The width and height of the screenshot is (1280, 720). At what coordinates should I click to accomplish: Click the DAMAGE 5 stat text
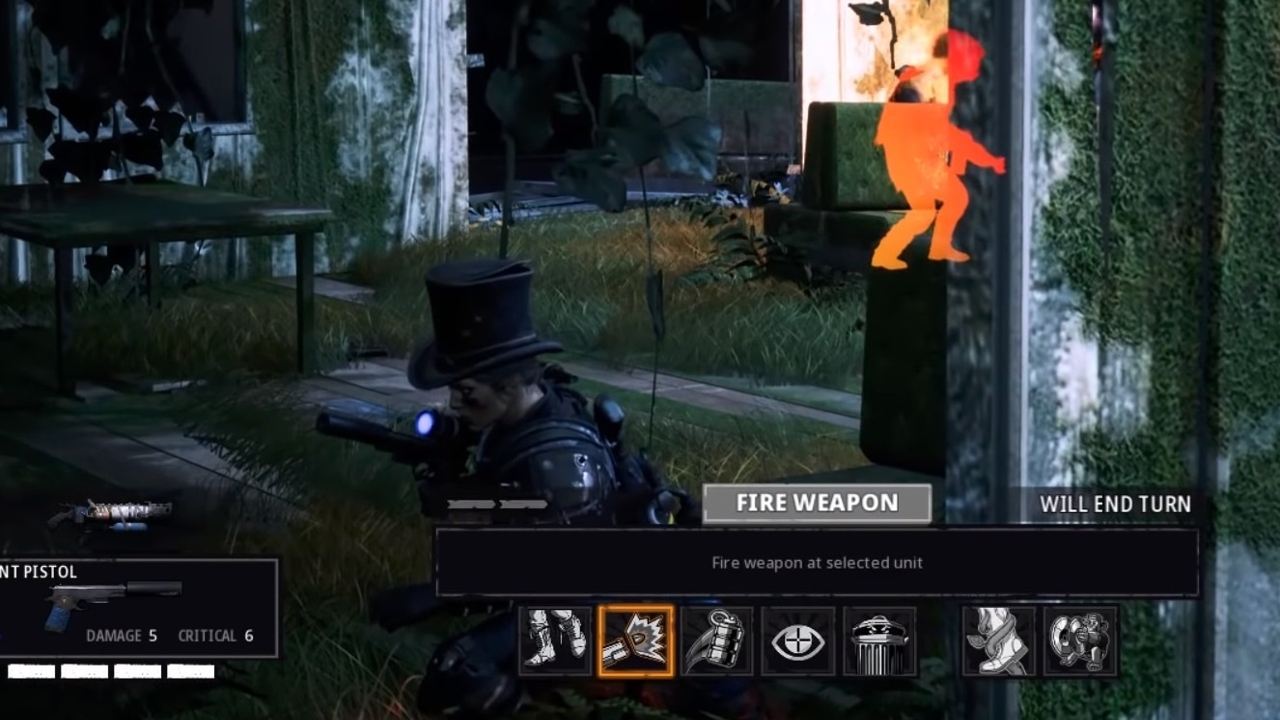coord(122,635)
